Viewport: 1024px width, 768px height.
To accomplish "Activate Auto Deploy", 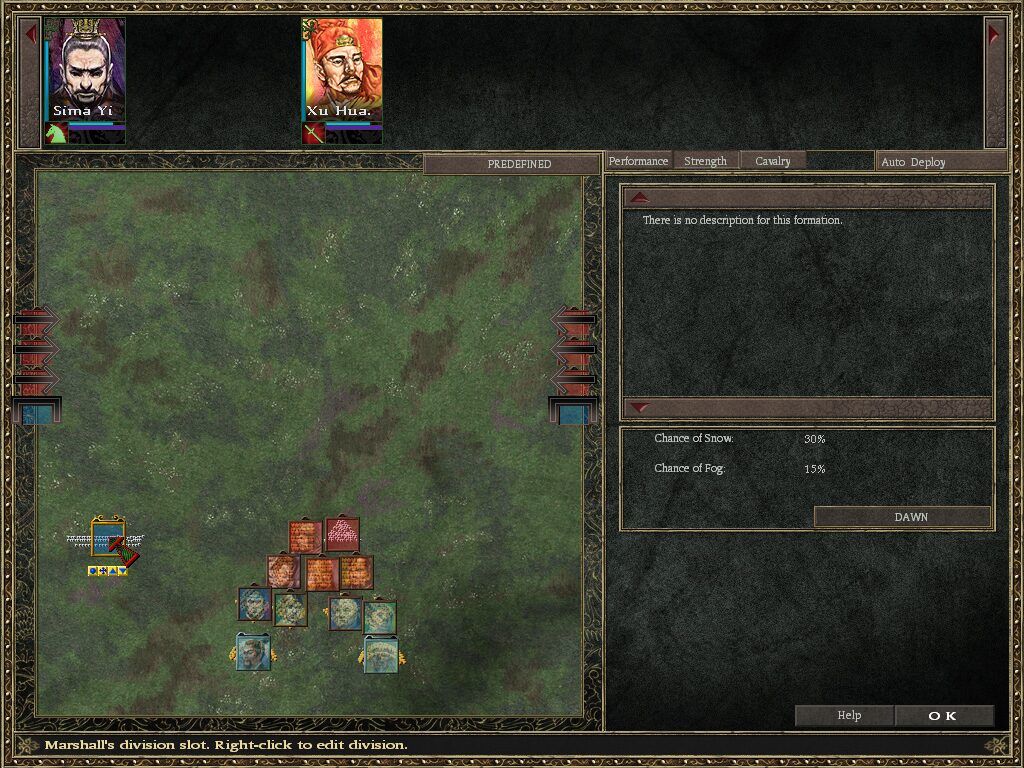I will [x=913, y=162].
